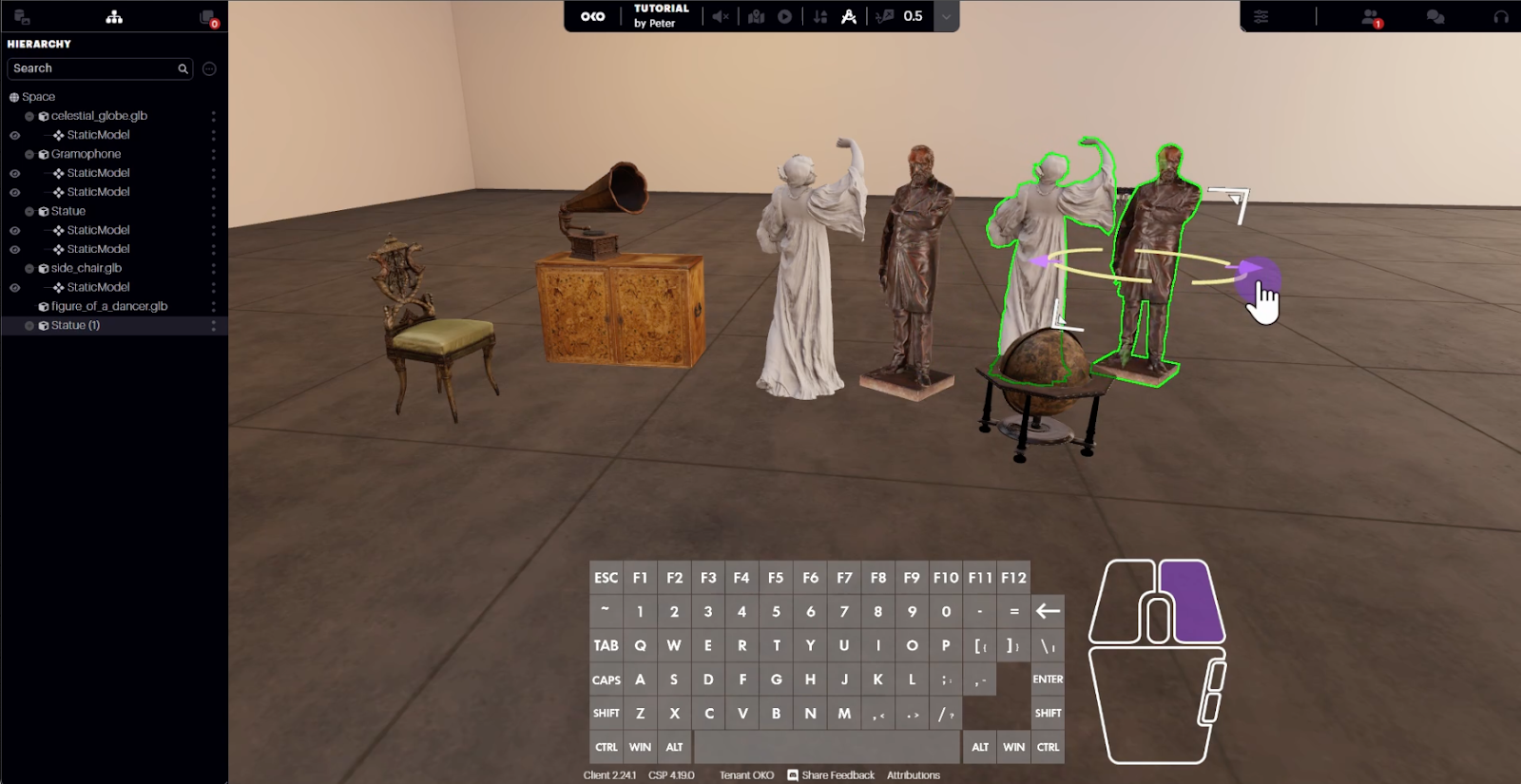1521x784 pixels.
Task: Open the settings sliders icon
Action: point(1261,16)
